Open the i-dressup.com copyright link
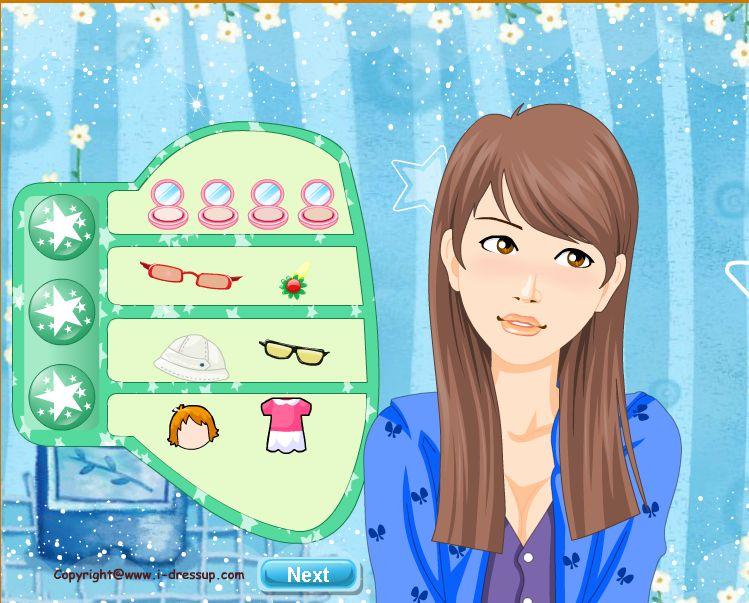749x603 pixels. click(x=149, y=575)
